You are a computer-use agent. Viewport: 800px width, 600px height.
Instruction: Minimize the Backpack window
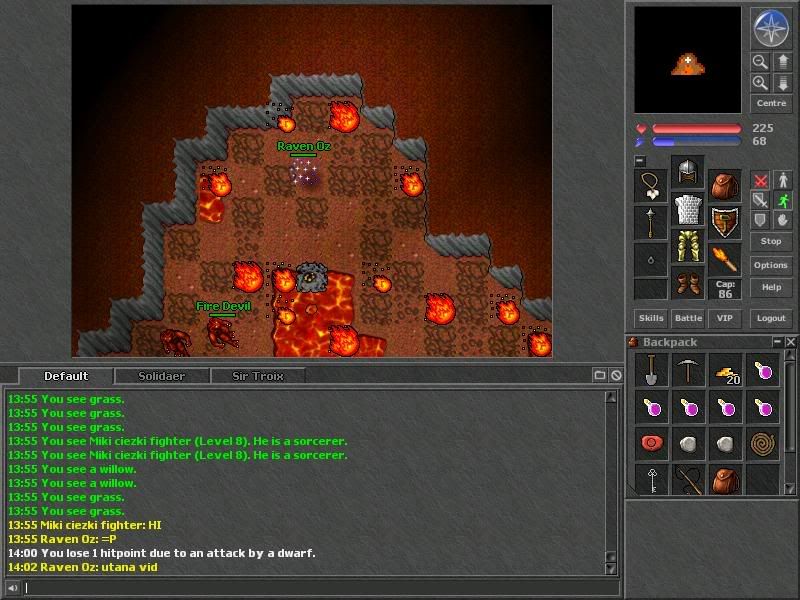pos(777,342)
